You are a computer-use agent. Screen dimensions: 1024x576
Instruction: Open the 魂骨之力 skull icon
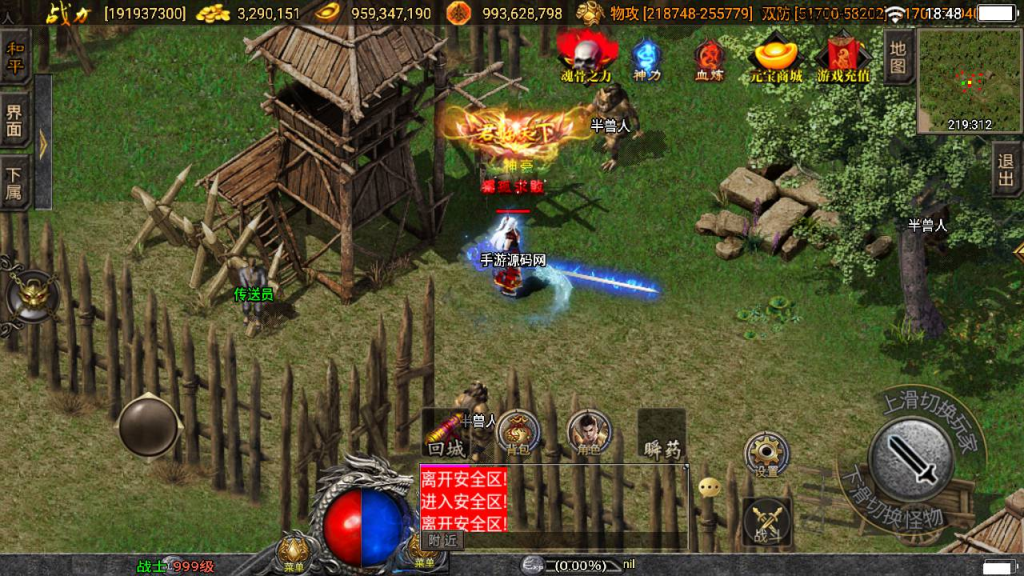click(x=586, y=55)
